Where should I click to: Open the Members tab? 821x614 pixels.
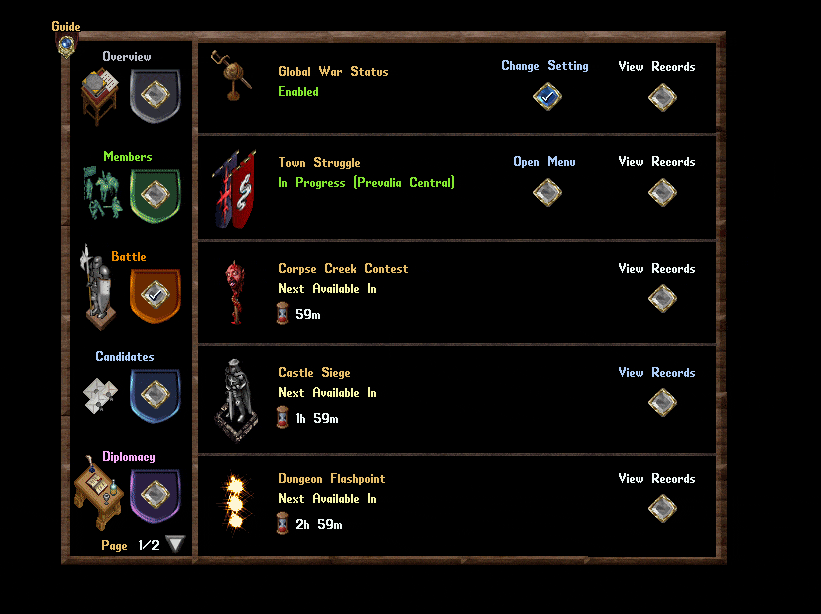[x=155, y=194]
